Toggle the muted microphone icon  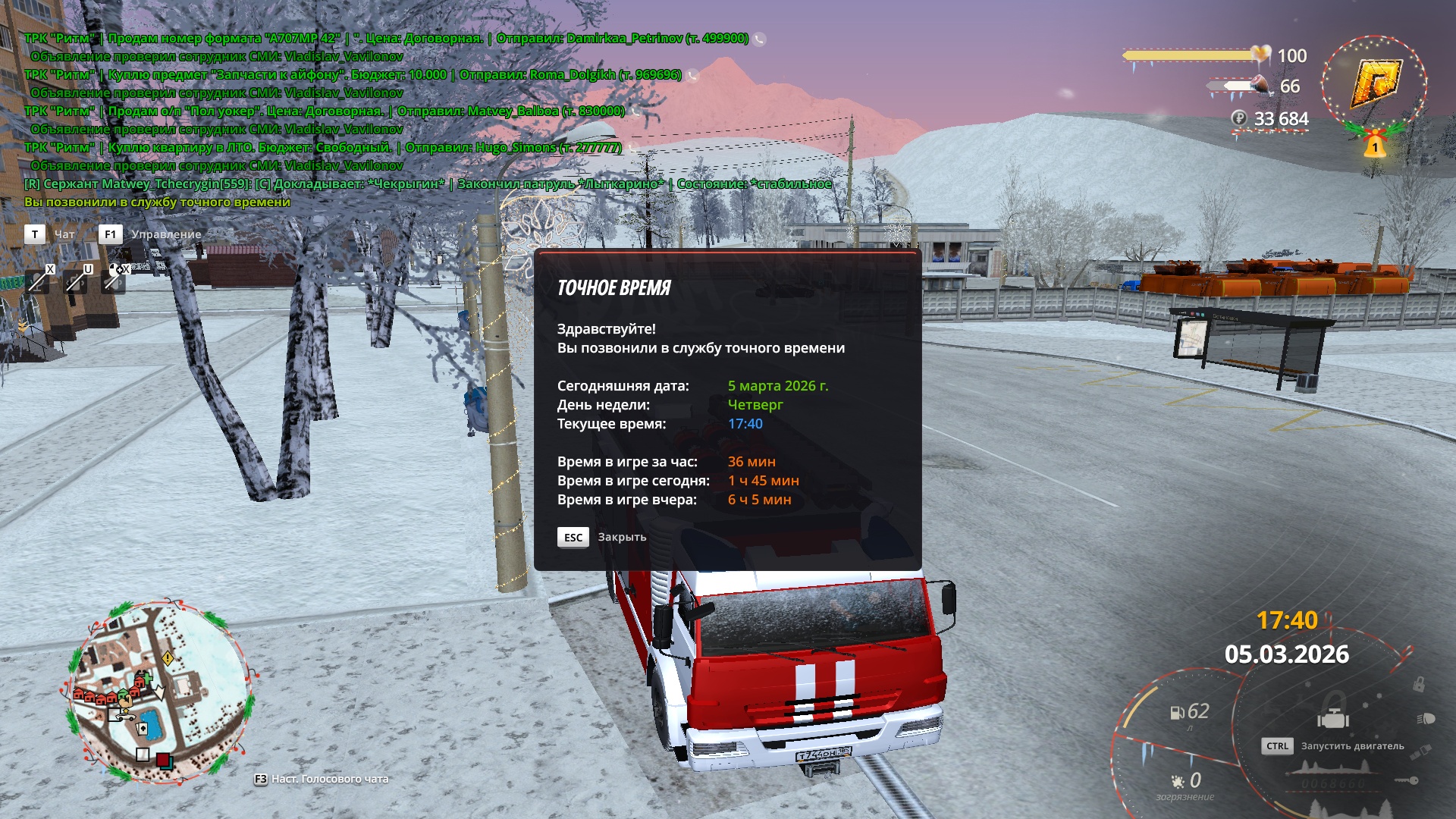click(x=38, y=281)
